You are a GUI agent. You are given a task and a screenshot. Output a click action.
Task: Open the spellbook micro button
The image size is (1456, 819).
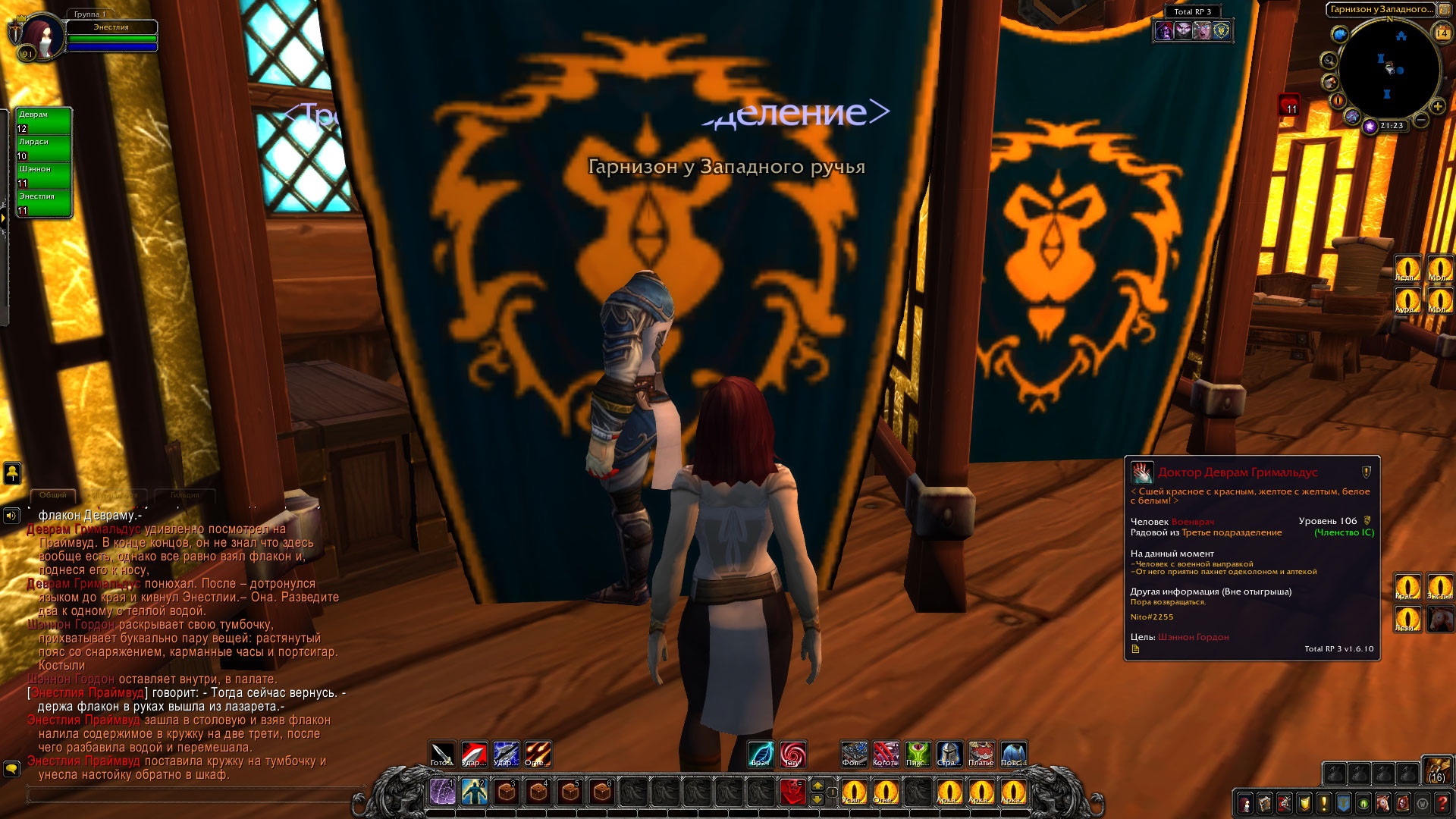click(1264, 803)
